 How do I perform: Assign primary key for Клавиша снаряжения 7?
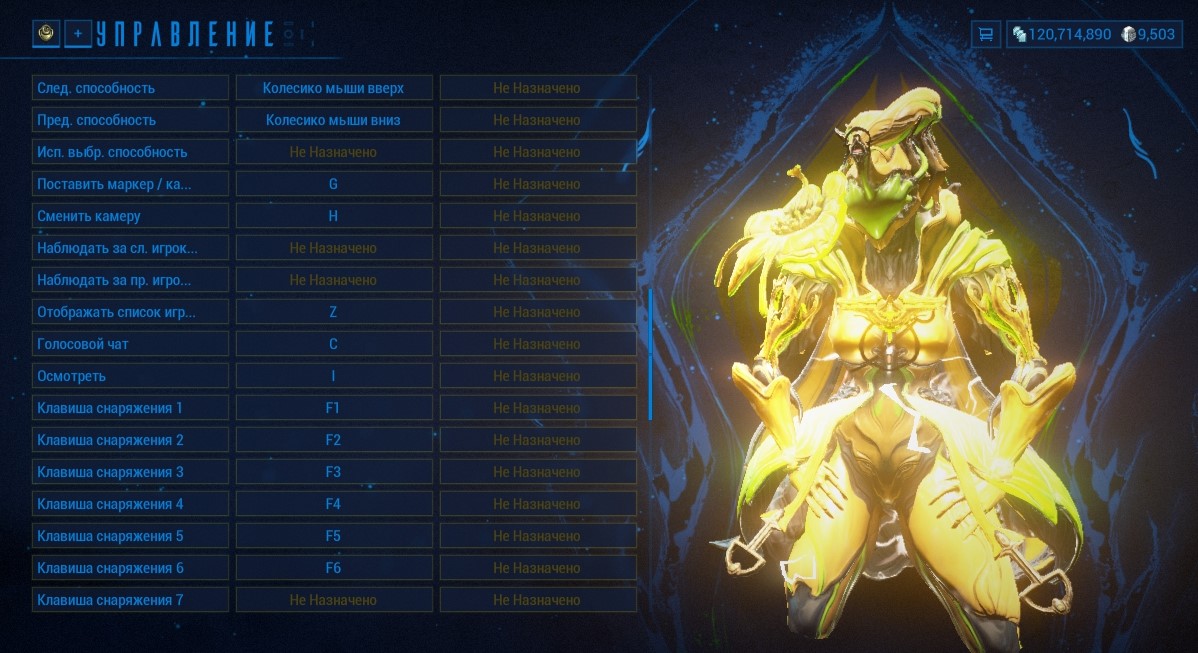coord(333,600)
